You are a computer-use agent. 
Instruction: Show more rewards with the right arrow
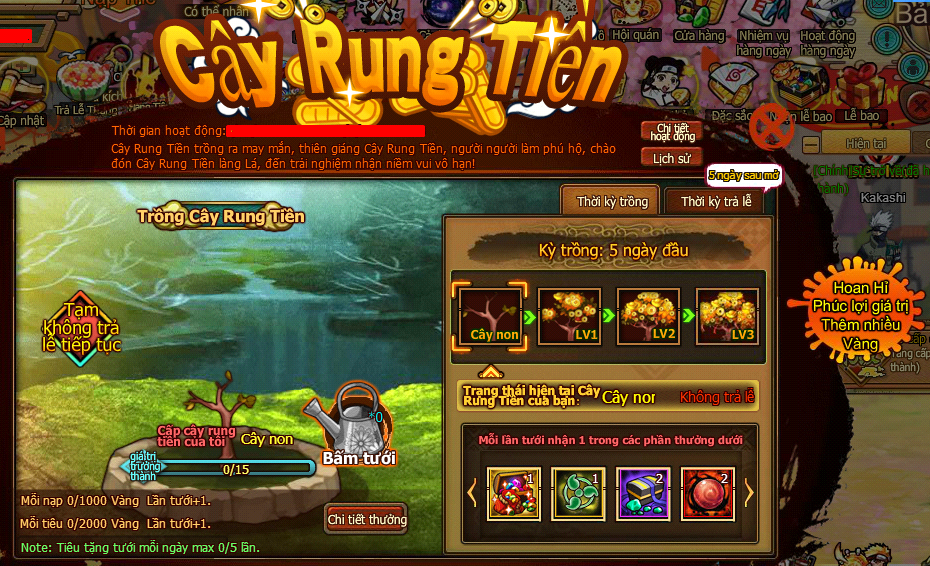(747, 493)
